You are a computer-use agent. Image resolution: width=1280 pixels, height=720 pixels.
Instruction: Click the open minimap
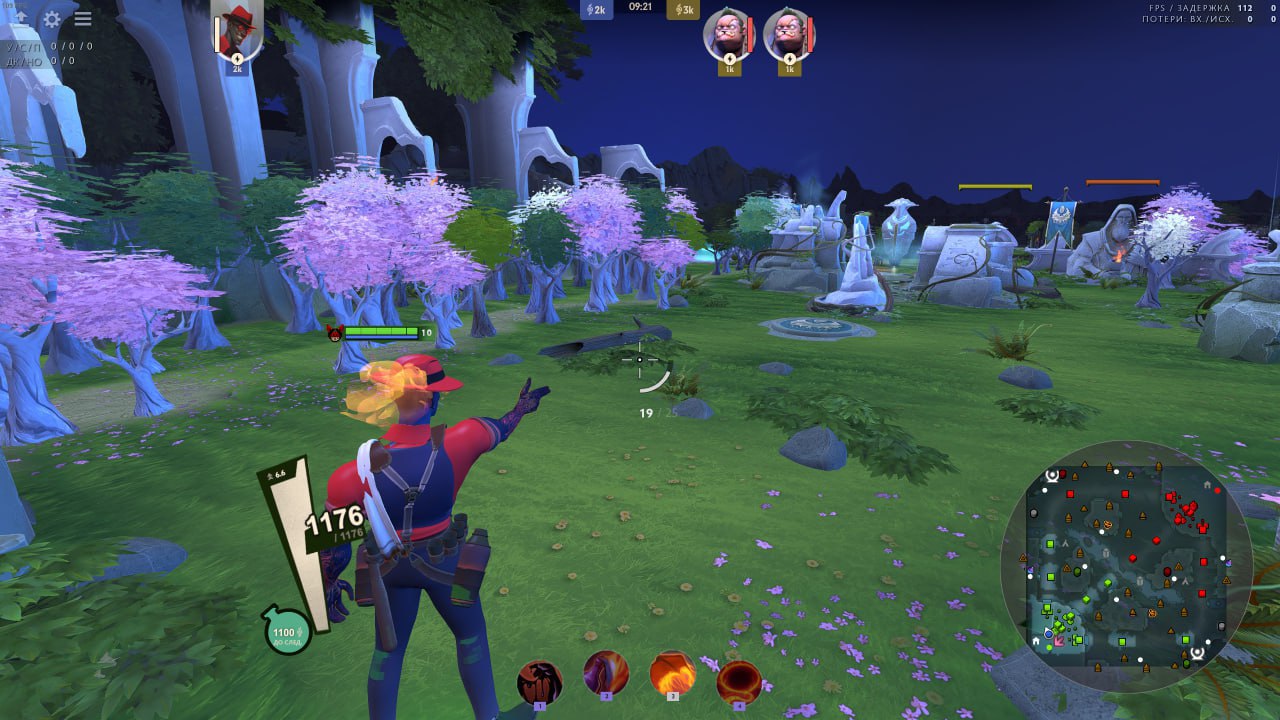1125,566
